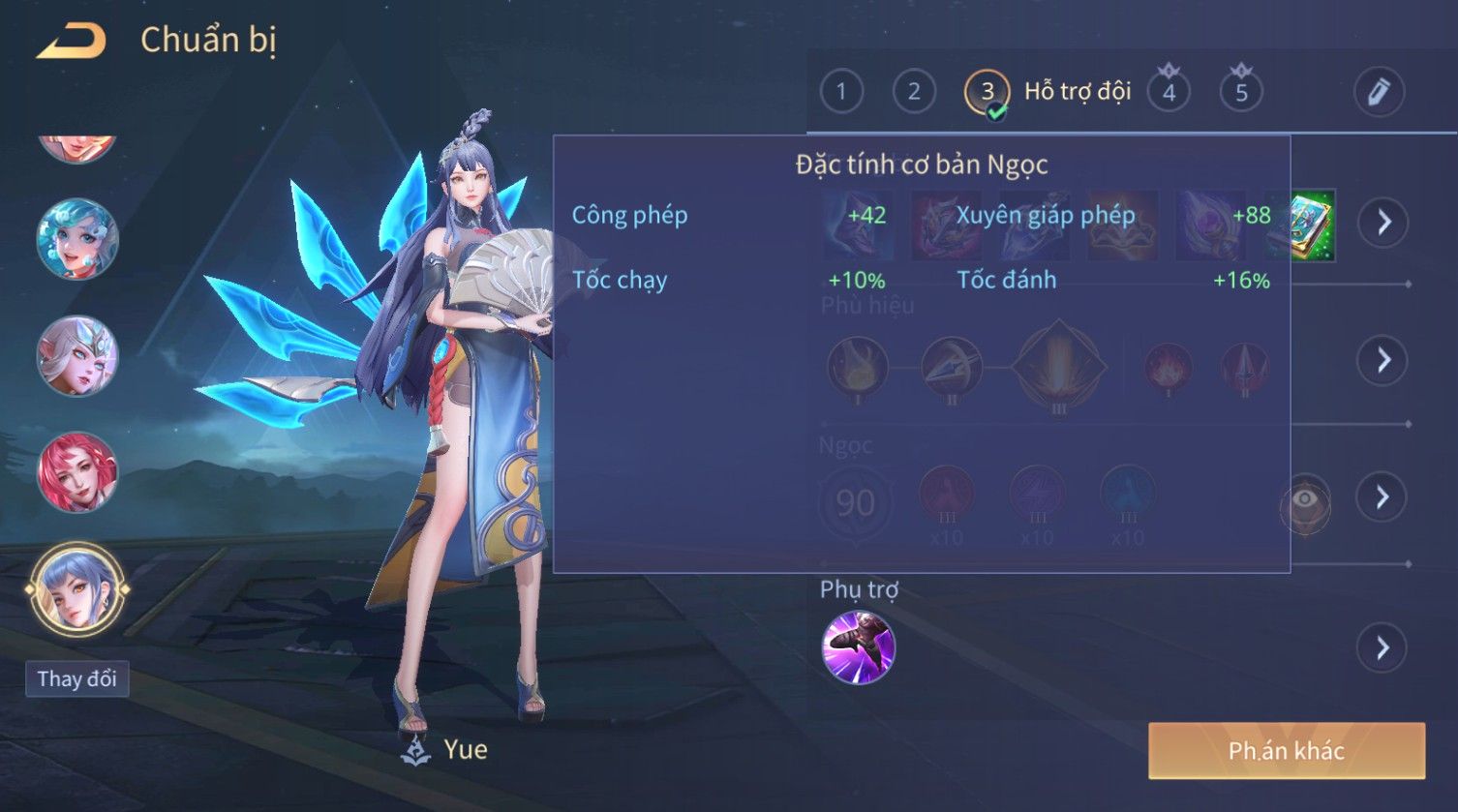Pick the teal-haired hero portrait
The width and height of the screenshot is (1458, 812).
coord(76,239)
